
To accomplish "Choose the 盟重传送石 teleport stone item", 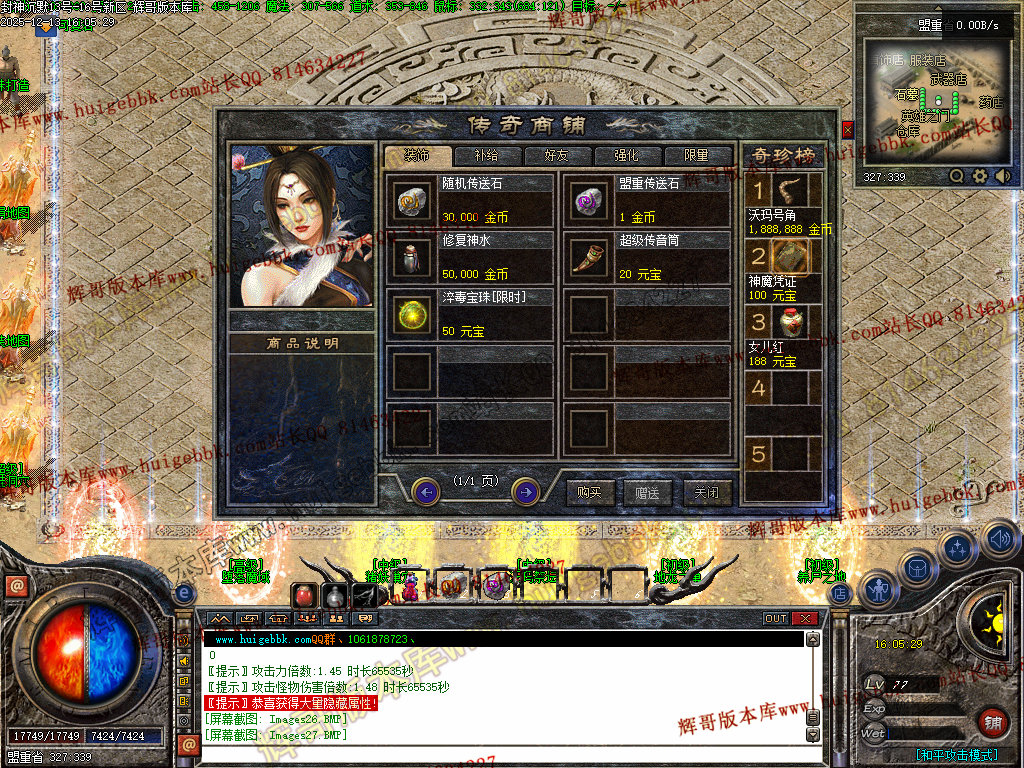I will coord(586,201).
